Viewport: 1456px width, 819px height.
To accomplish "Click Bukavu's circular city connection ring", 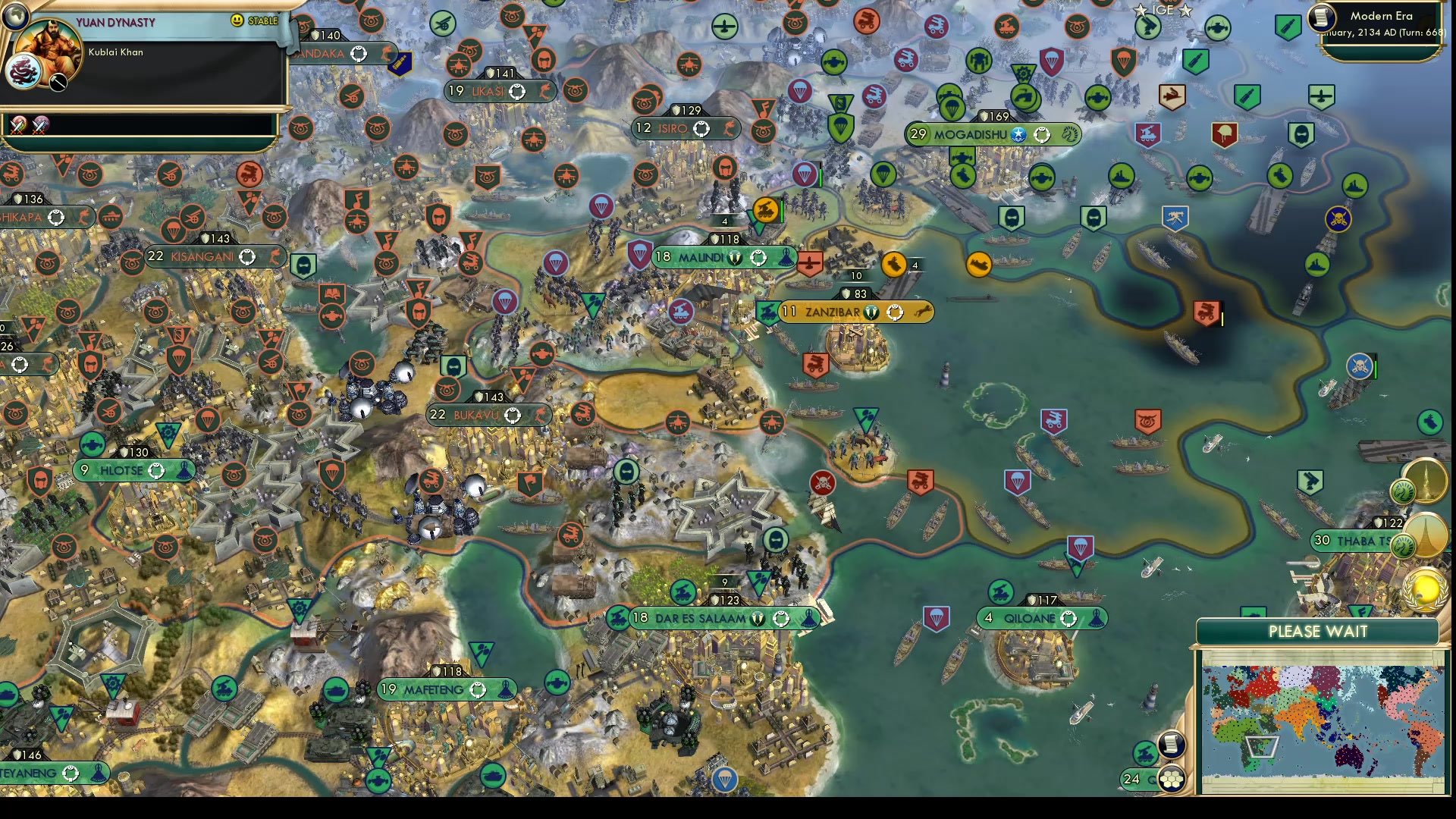I will [515, 415].
